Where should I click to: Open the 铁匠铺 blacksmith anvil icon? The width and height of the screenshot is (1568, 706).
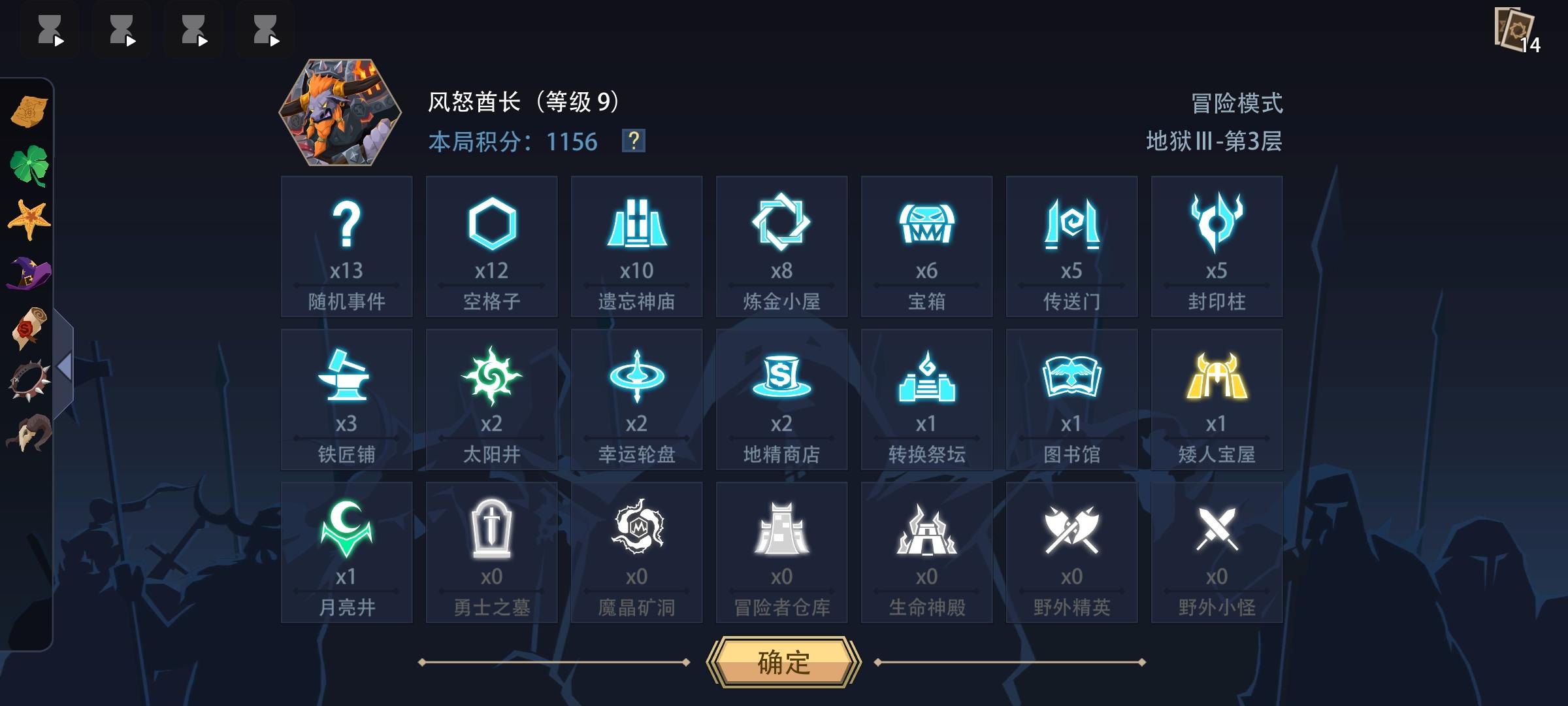[346, 399]
